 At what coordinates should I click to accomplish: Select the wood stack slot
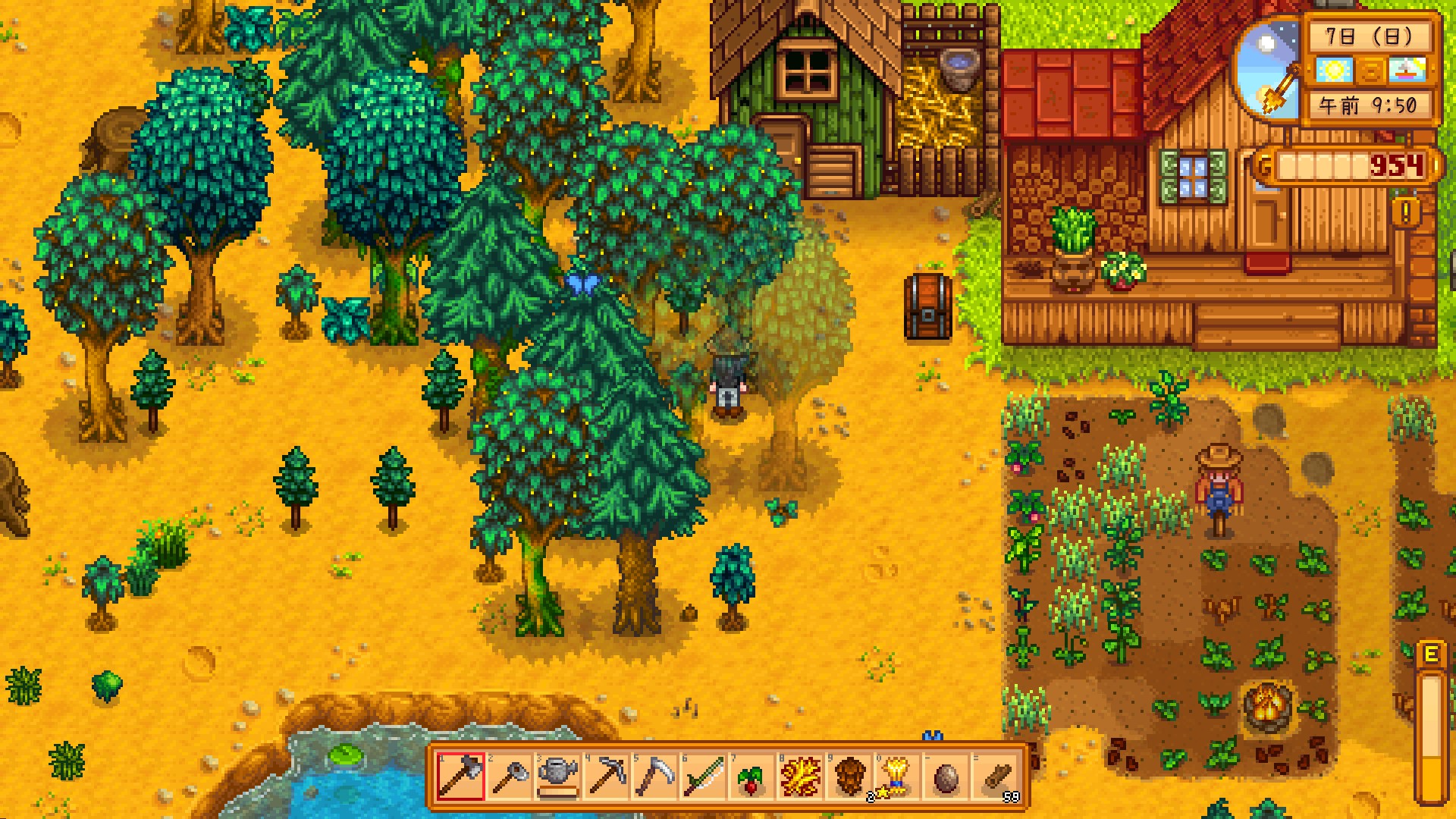[x=994, y=777]
